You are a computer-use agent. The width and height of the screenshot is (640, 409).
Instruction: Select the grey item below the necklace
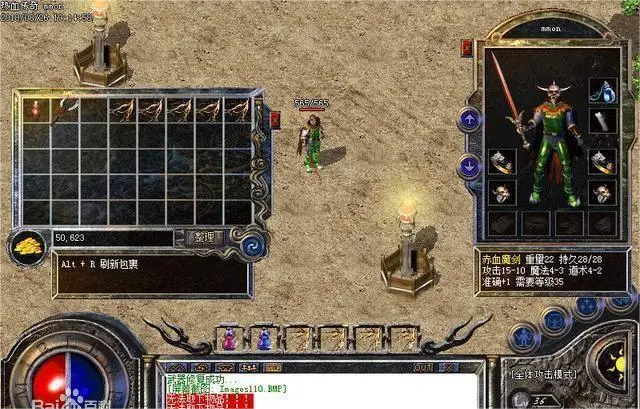coord(600,121)
